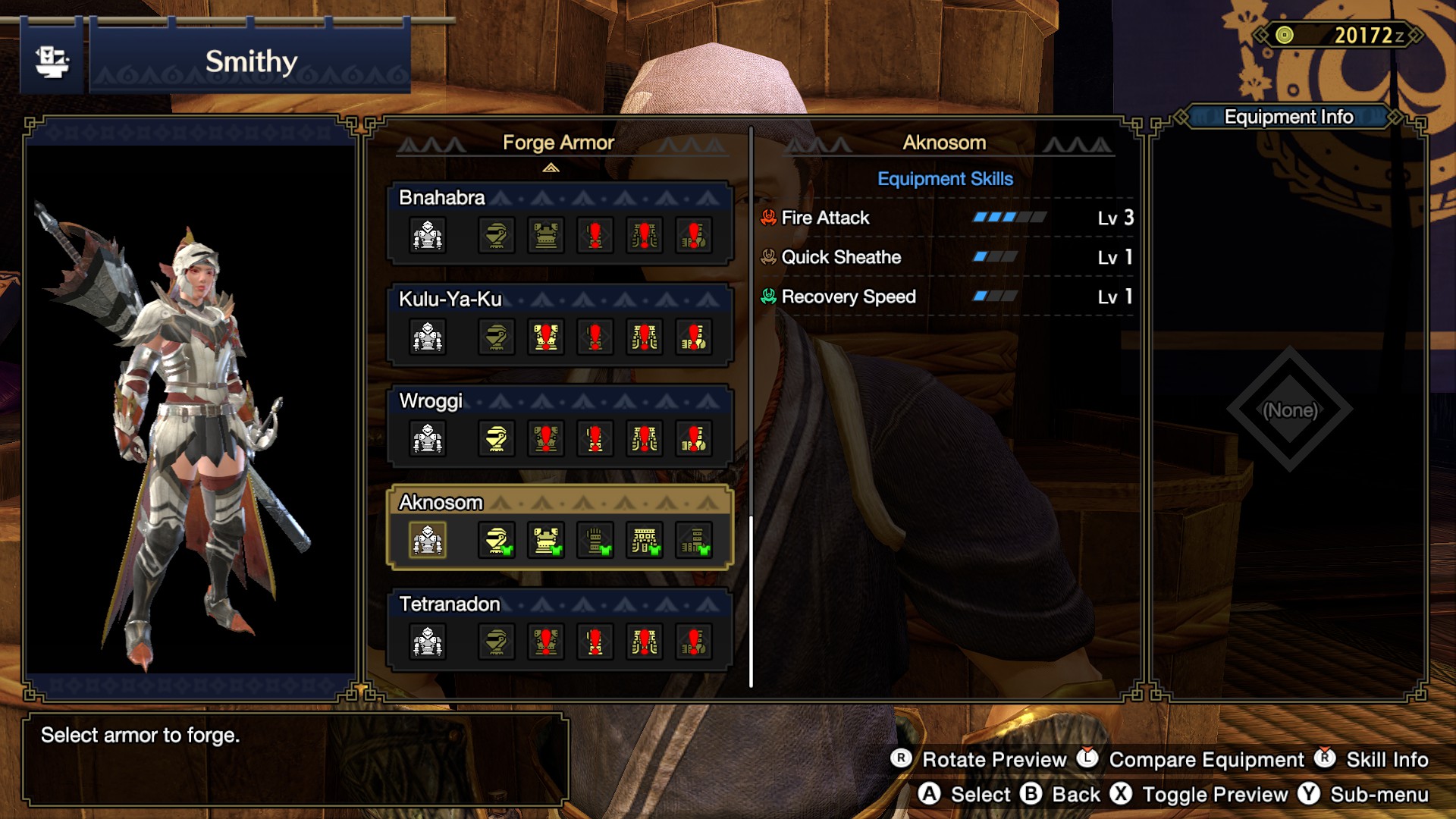
Task: Select the Aknosom full set icon
Action: point(428,540)
